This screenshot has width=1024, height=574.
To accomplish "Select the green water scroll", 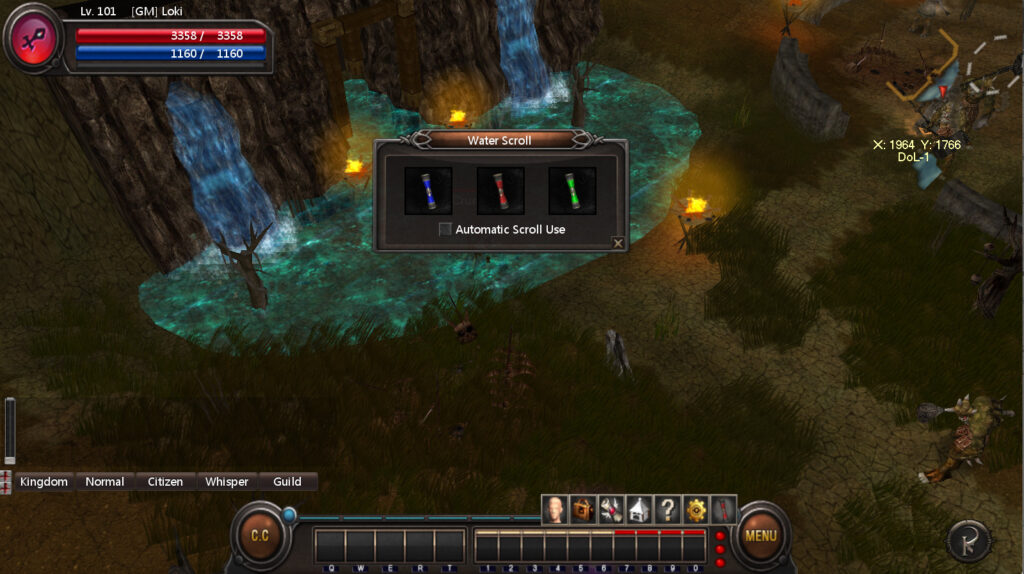I will click(572, 190).
